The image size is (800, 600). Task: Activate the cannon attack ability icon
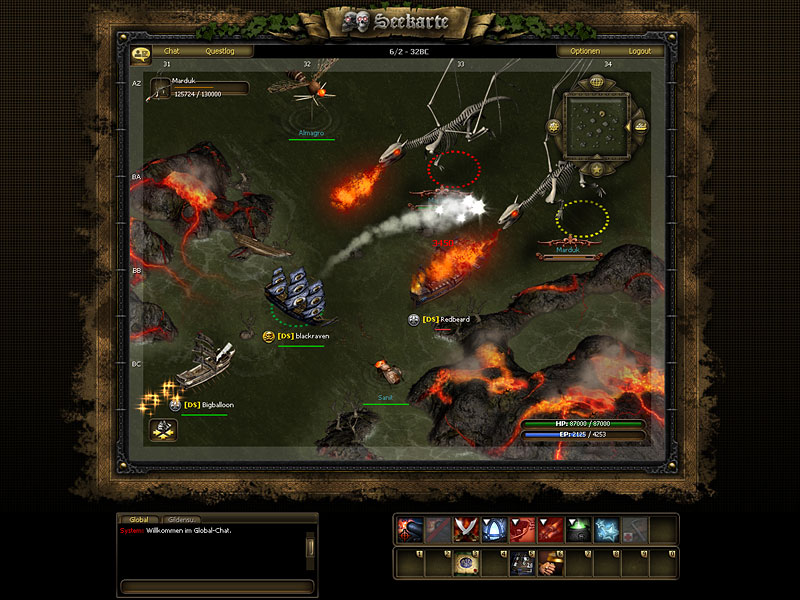tap(409, 530)
